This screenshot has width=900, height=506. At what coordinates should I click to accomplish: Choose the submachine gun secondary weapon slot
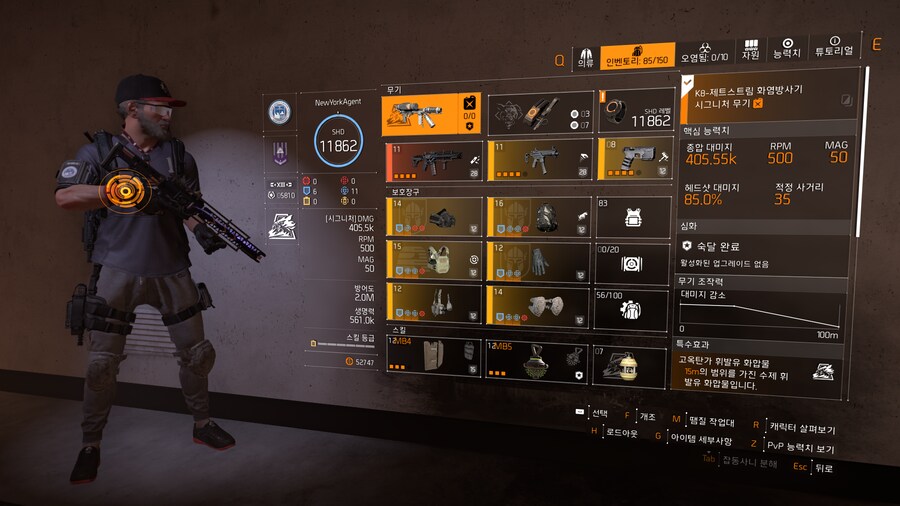pyautogui.click(x=538, y=160)
